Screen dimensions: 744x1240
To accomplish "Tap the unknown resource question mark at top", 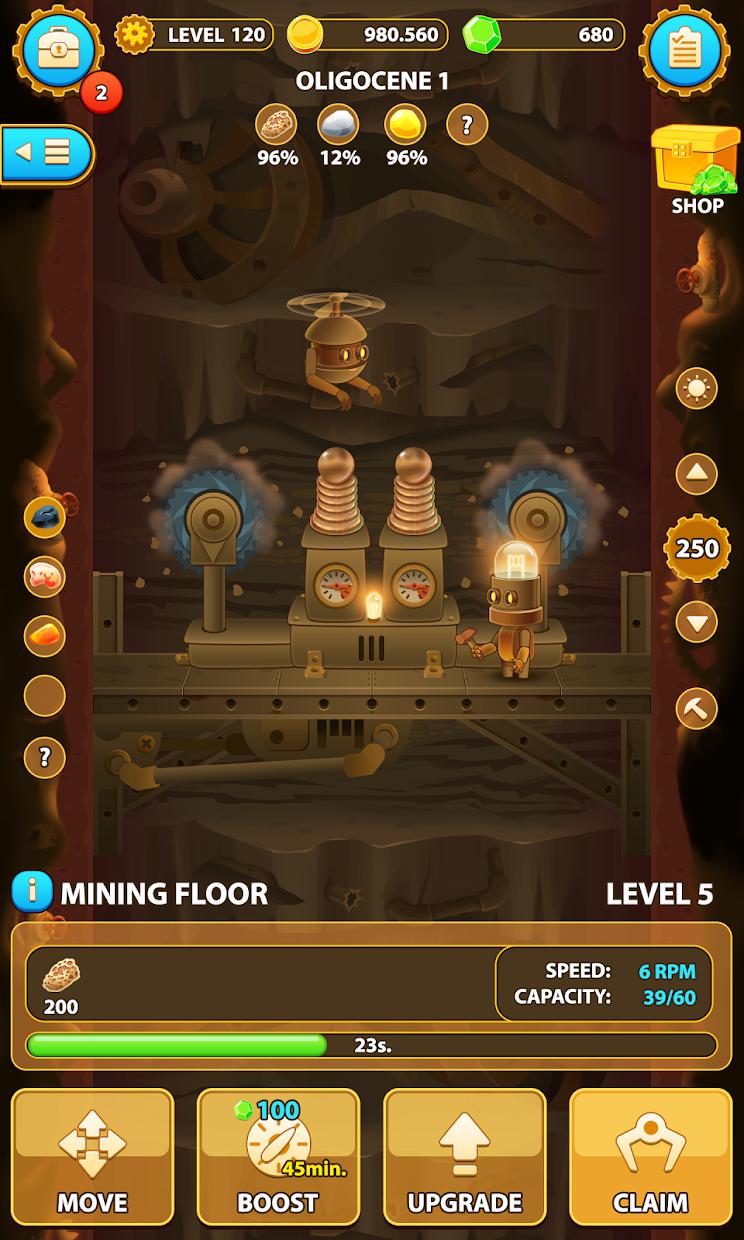I will (466, 126).
